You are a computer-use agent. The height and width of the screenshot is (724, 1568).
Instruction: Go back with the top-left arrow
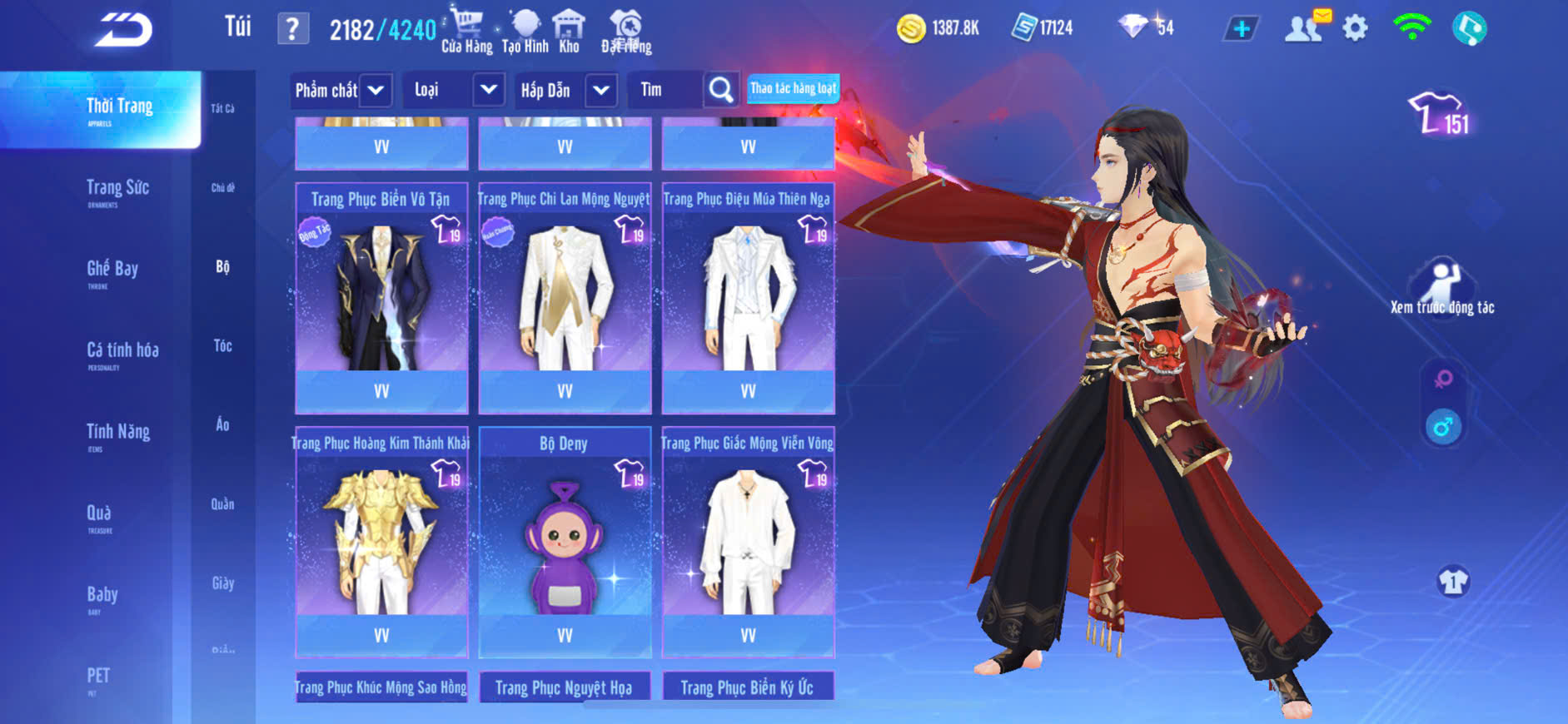(x=123, y=30)
